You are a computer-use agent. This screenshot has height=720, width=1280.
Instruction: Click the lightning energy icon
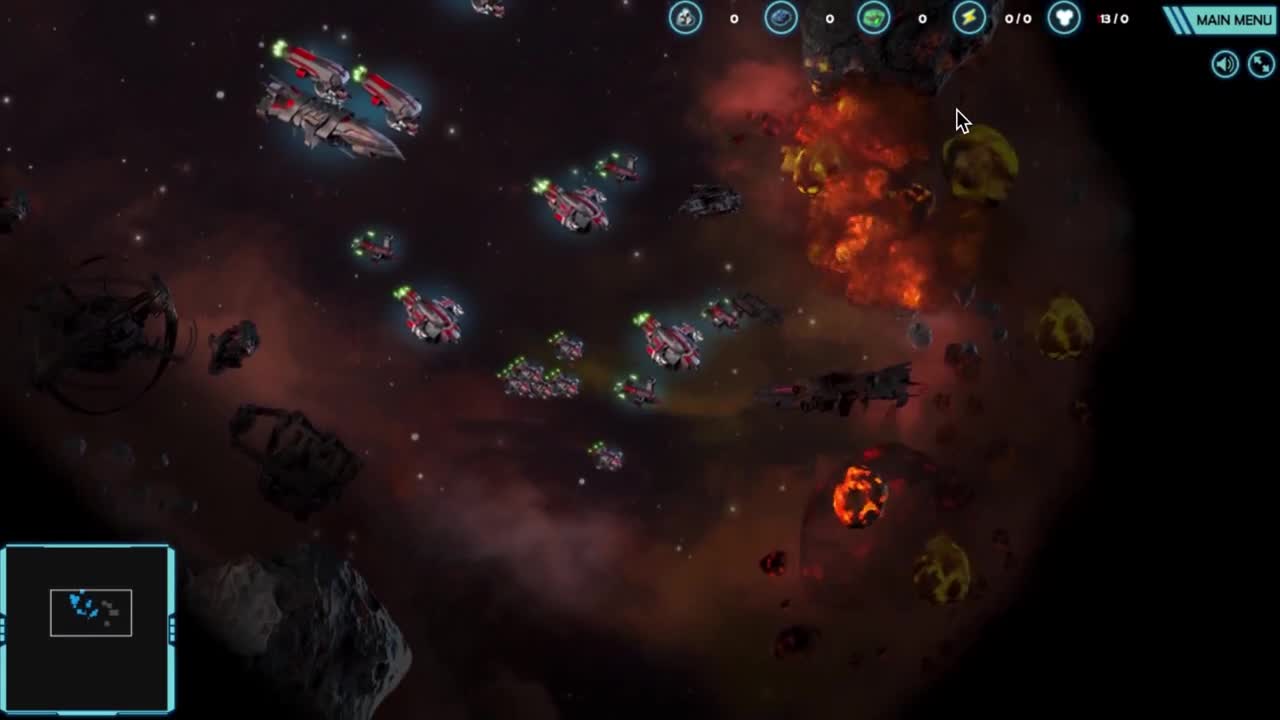(x=967, y=18)
